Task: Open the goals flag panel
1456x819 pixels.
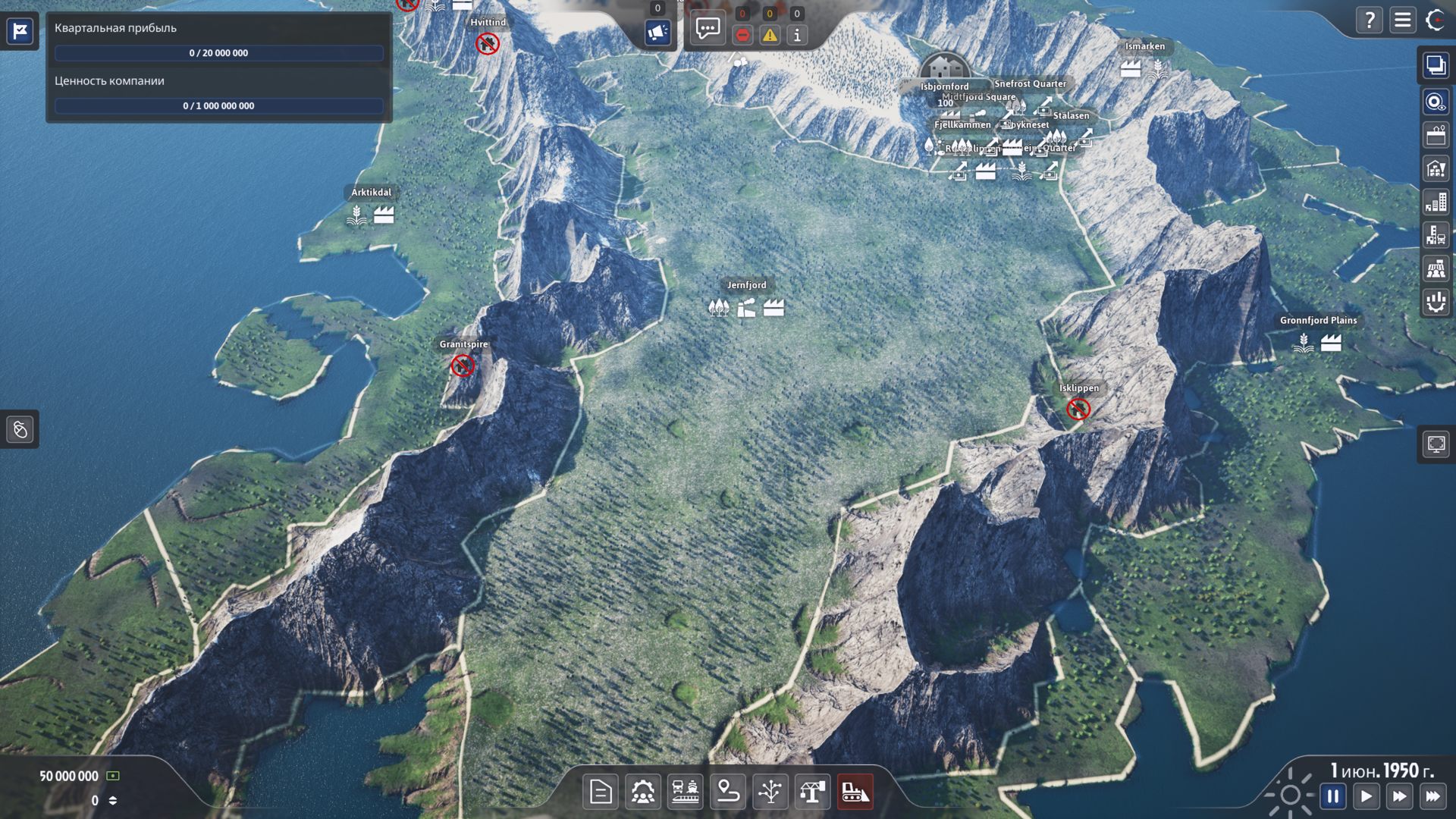Action: click(x=20, y=31)
